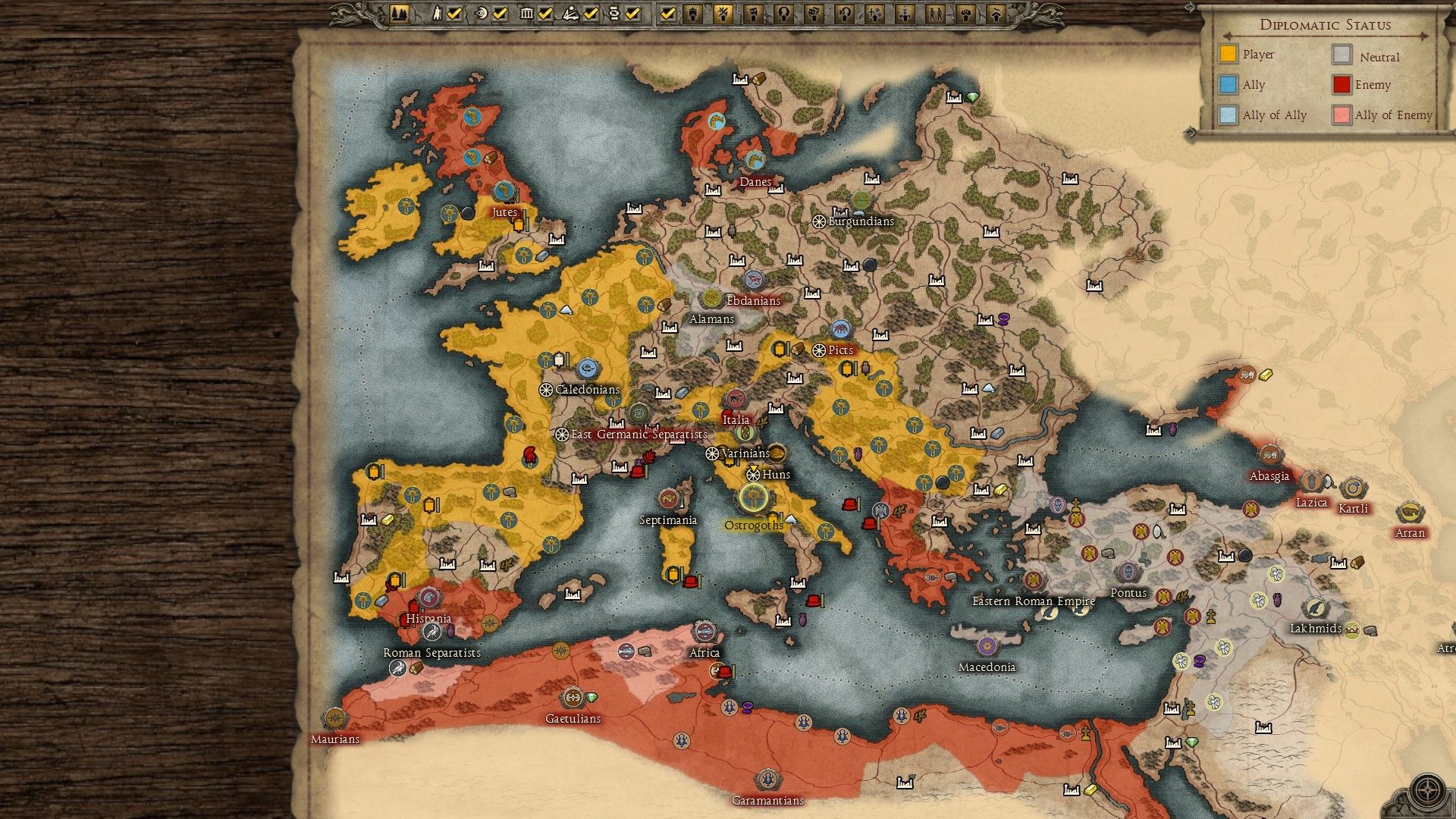
Task: Click the two figures map filter button
Action: pos(935,14)
